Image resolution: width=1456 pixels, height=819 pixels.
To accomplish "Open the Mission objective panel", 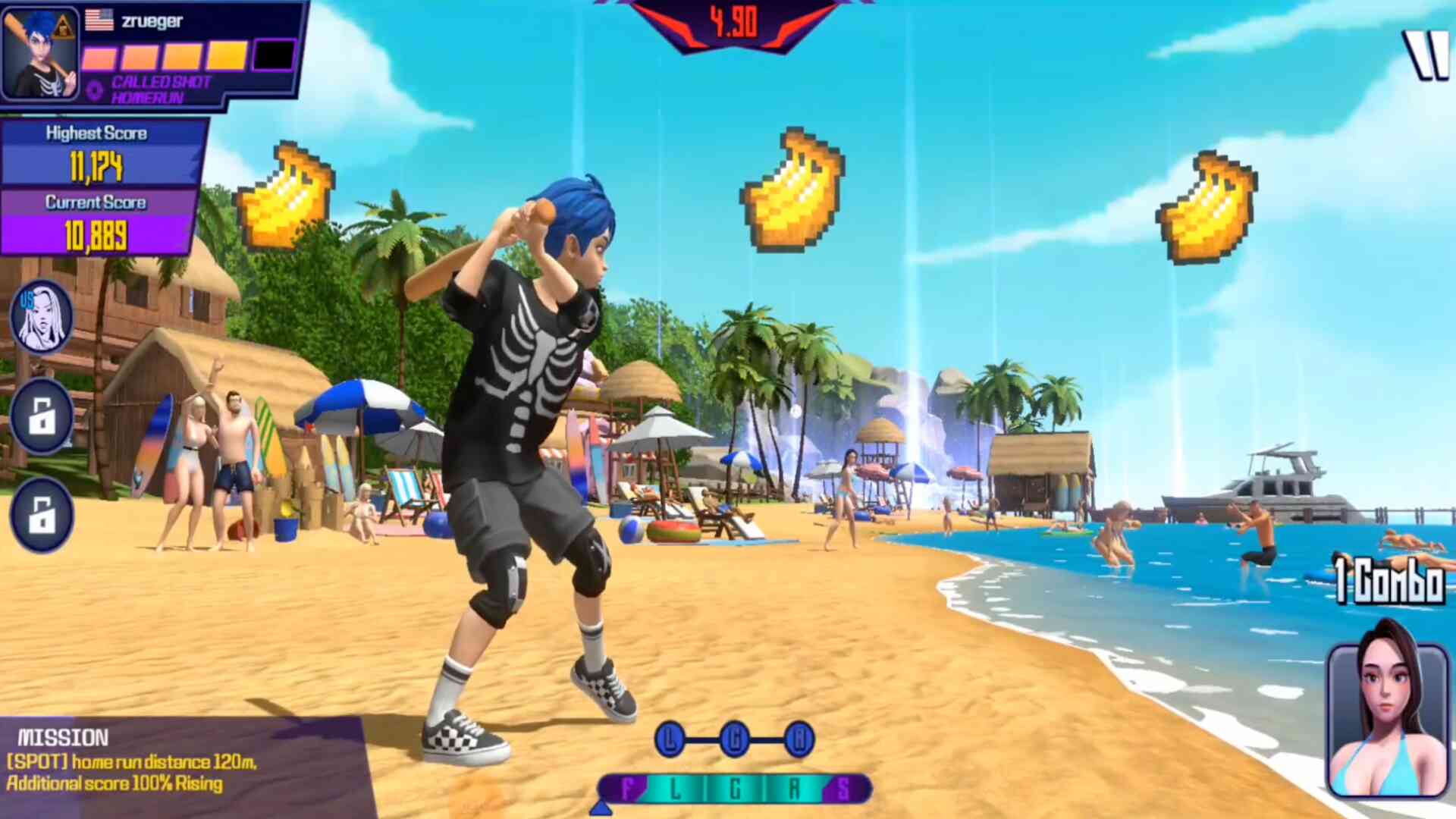I will [x=182, y=762].
